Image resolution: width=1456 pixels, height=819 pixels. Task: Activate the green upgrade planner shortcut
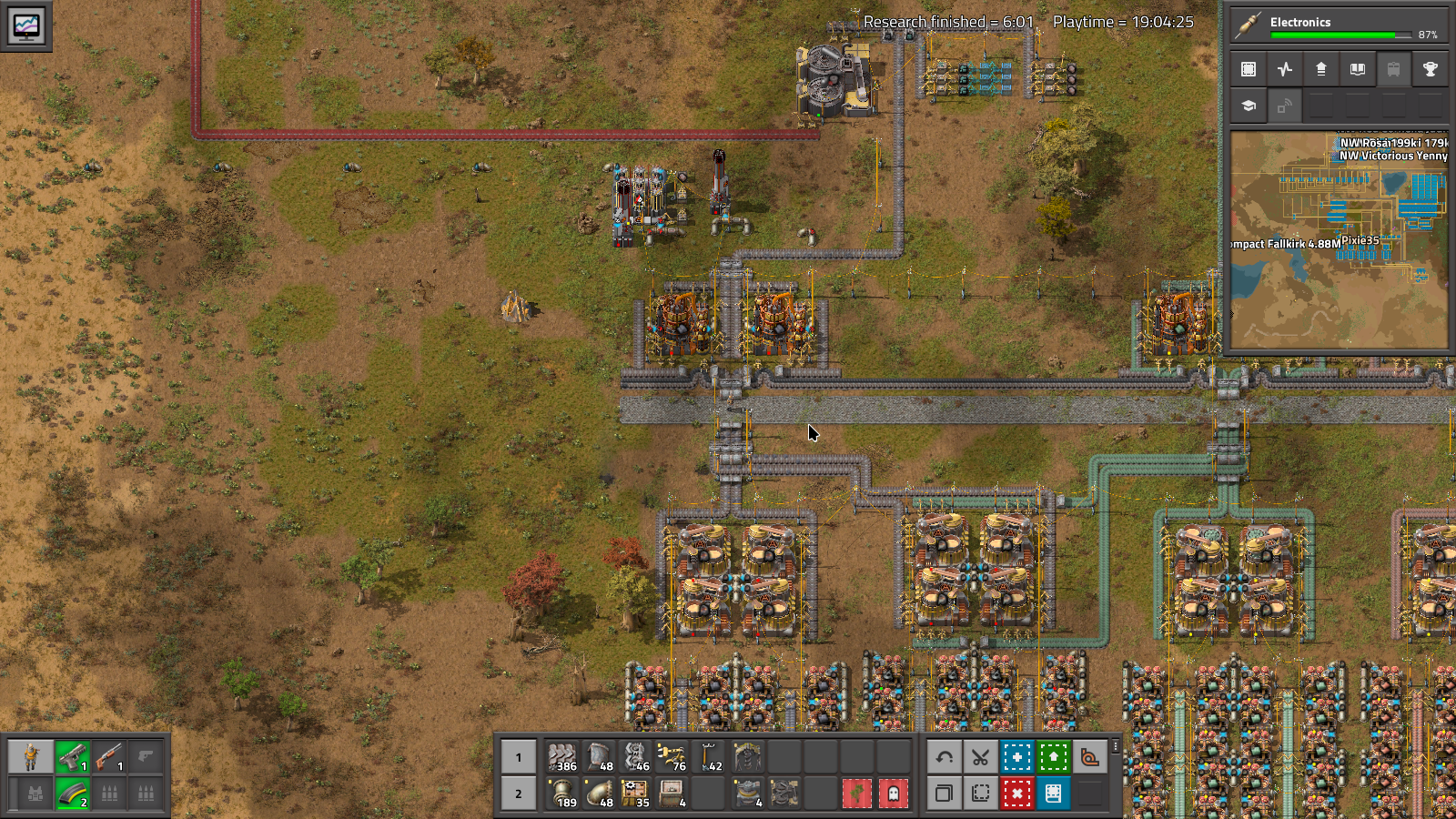(1053, 757)
